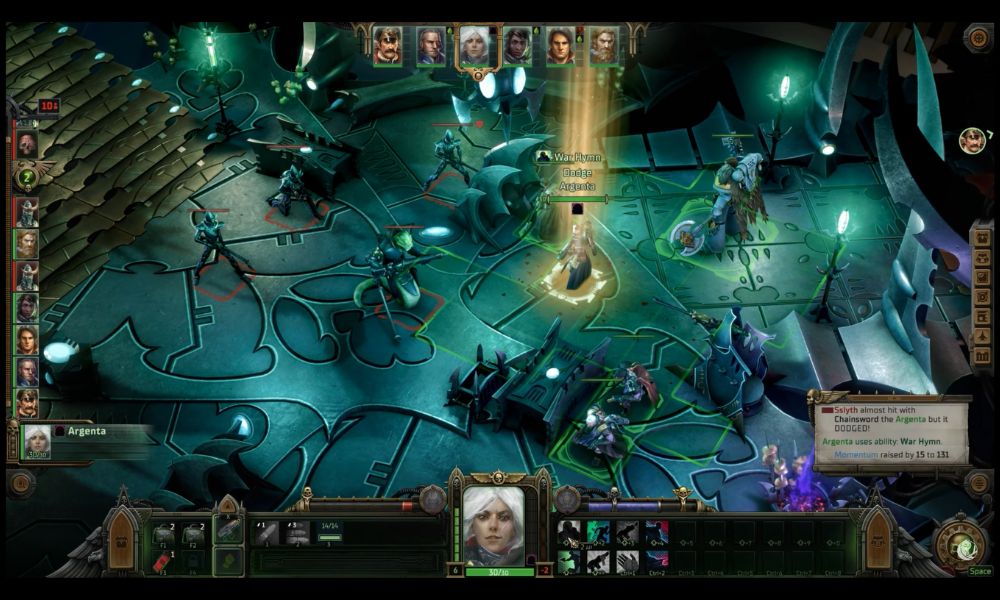The height and width of the screenshot is (600, 1000).
Task: Open the gear menu in top-right corner
Action: [x=978, y=38]
